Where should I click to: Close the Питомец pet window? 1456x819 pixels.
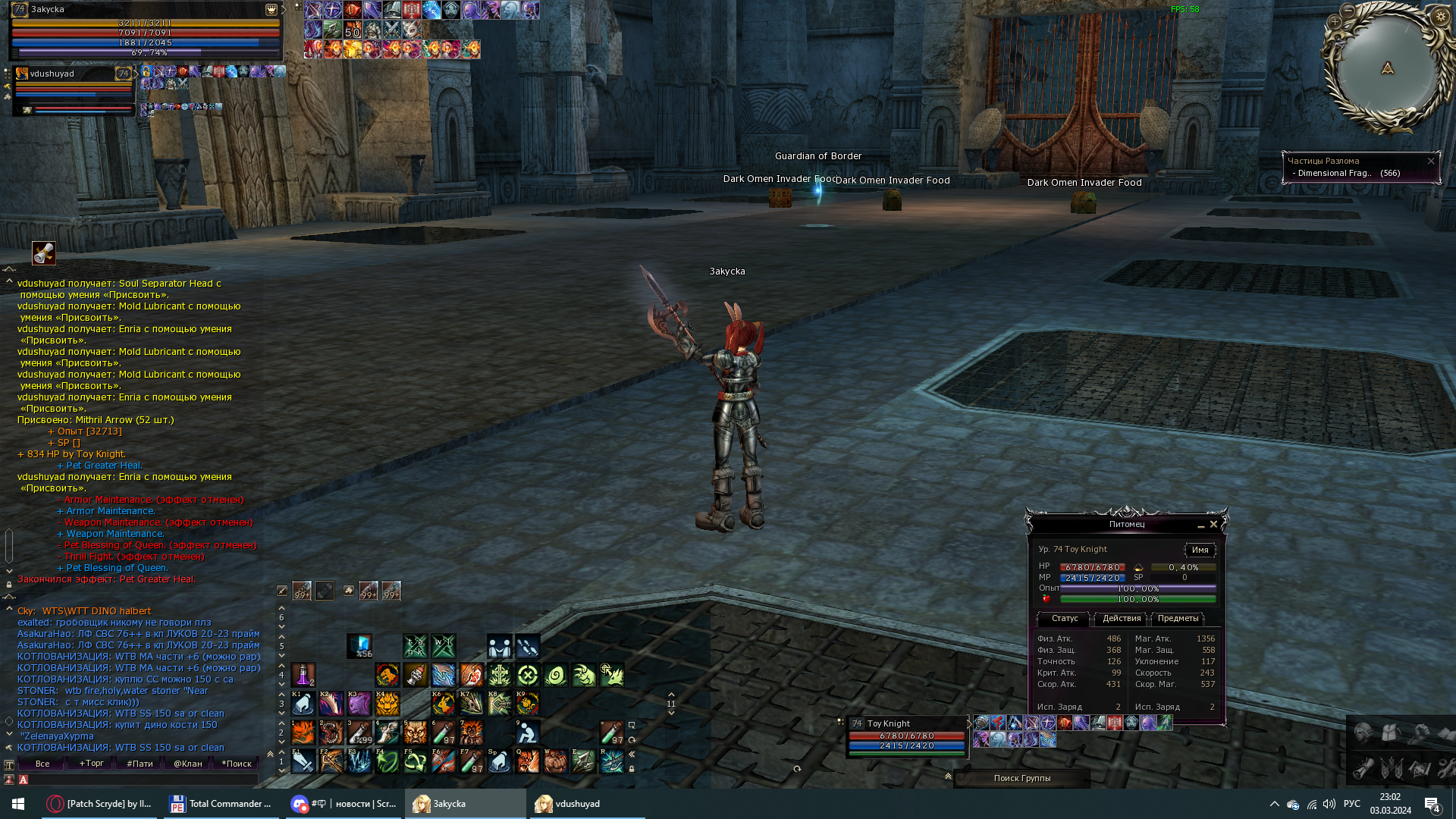pos(1213,524)
